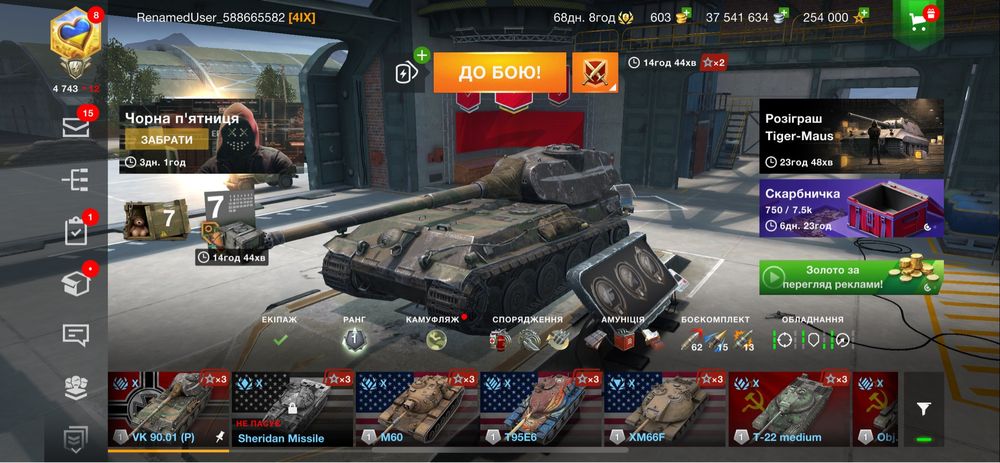
Task: Select the XM66F tank card
Action: 664,408
